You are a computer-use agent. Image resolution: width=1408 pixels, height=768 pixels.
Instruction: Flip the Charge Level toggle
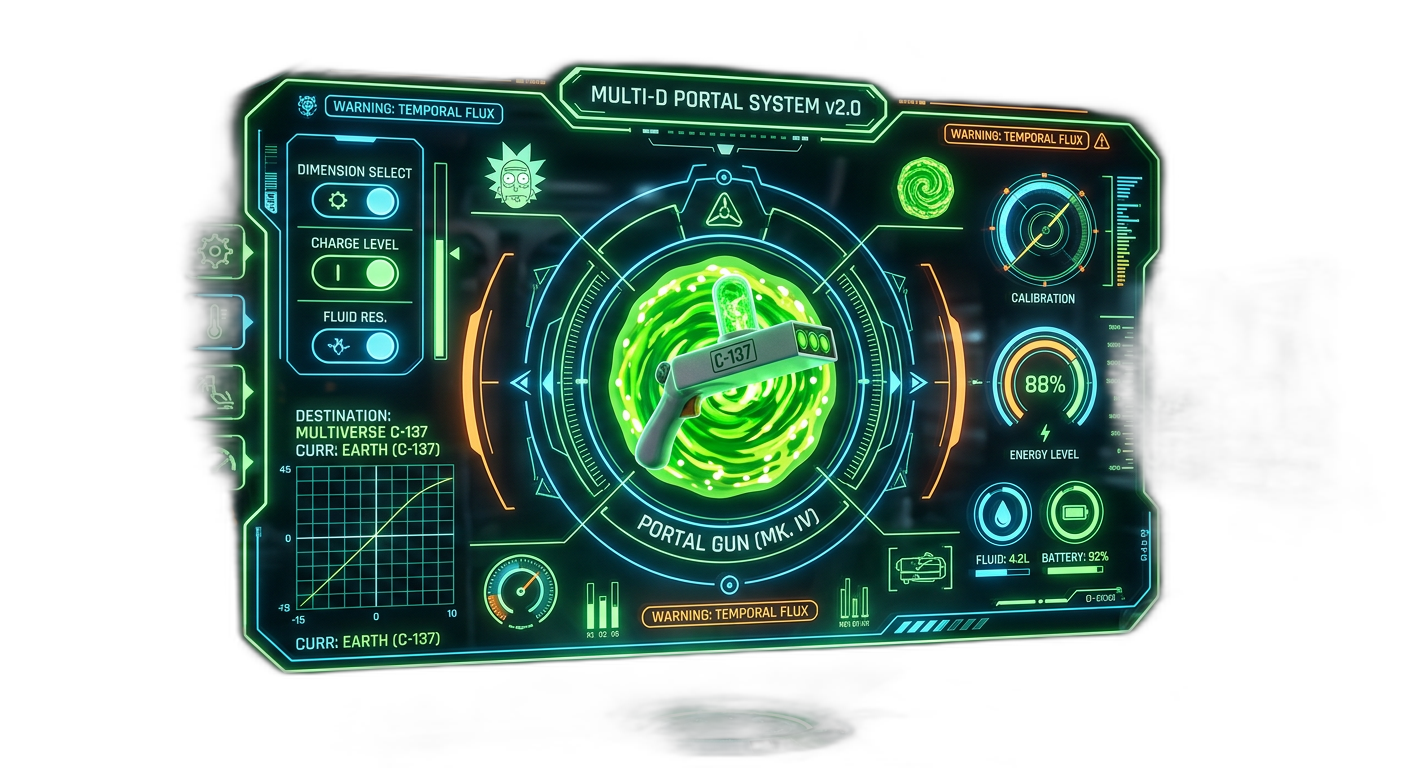point(355,273)
